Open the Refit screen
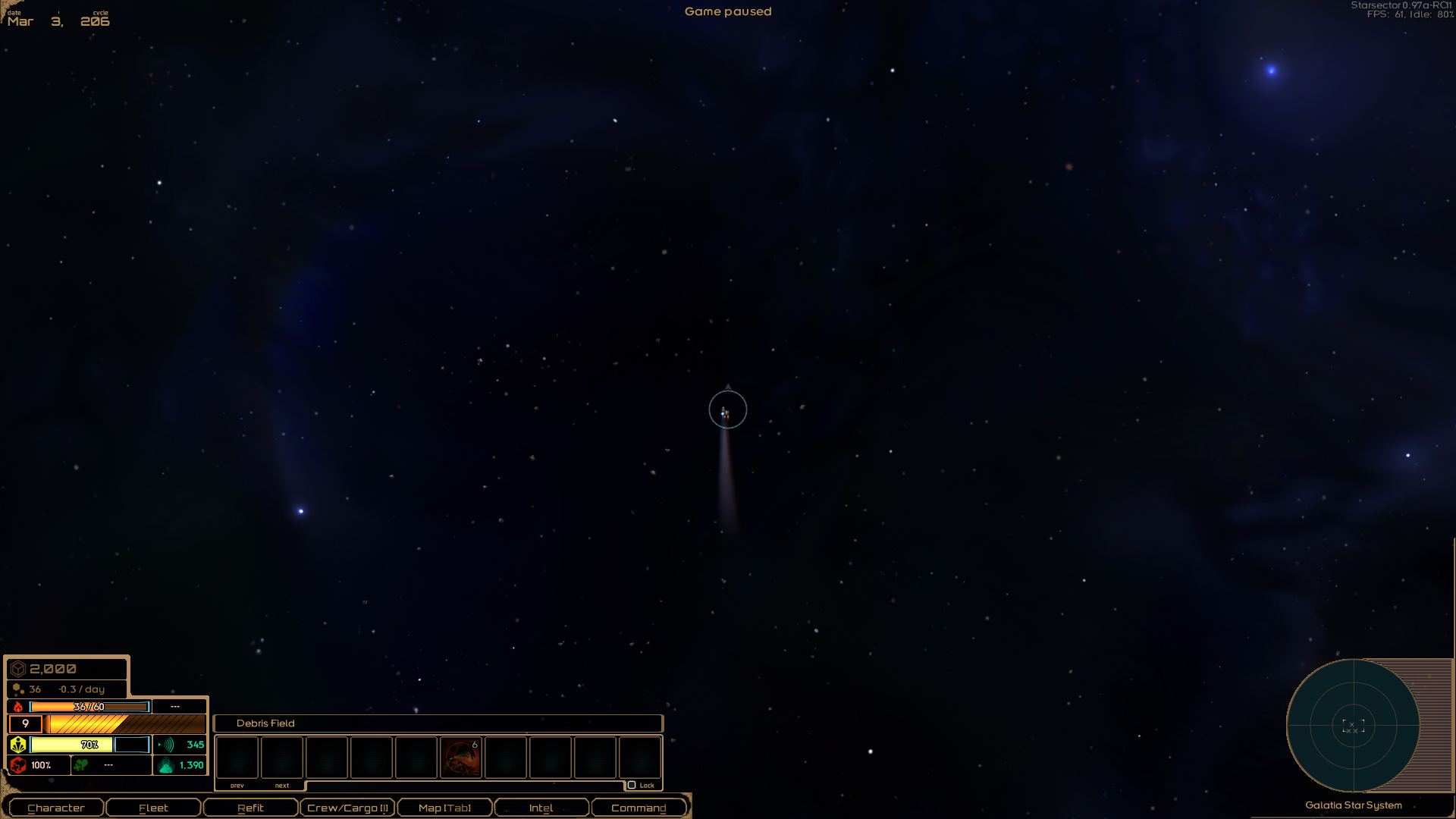Image resolution: width=1456 pixels, height=819 pixels. tap(250, 807)
